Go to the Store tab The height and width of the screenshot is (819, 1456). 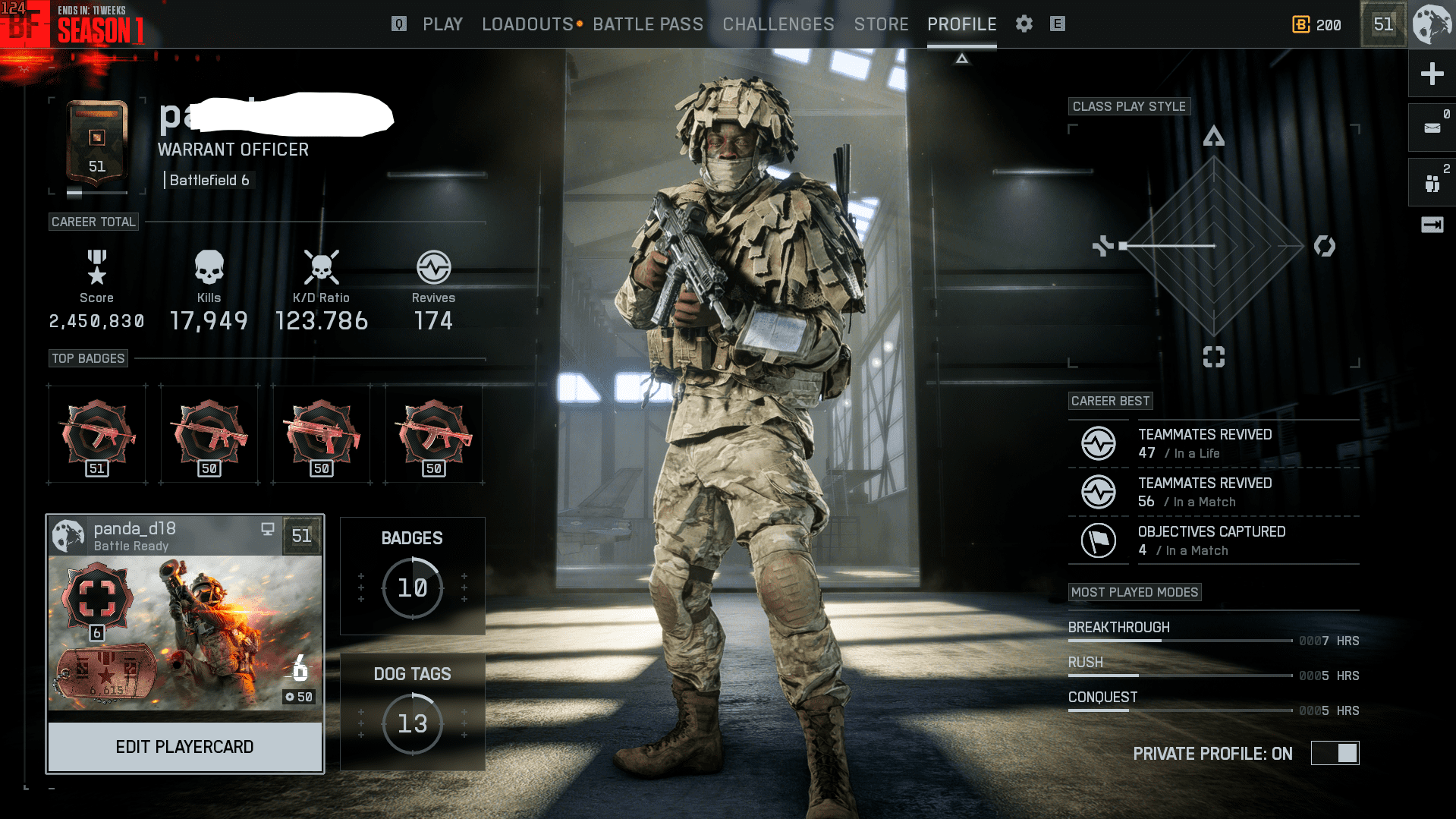point(881,24)
